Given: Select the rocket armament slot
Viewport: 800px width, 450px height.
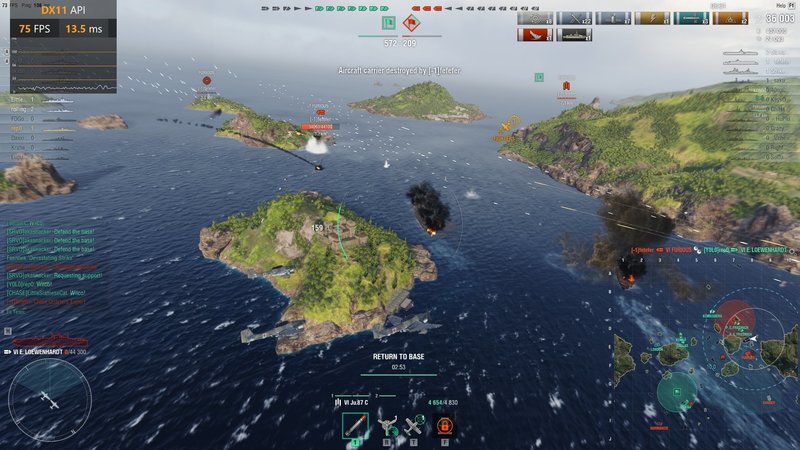Looking at the screenshot, I should (354, 426).
